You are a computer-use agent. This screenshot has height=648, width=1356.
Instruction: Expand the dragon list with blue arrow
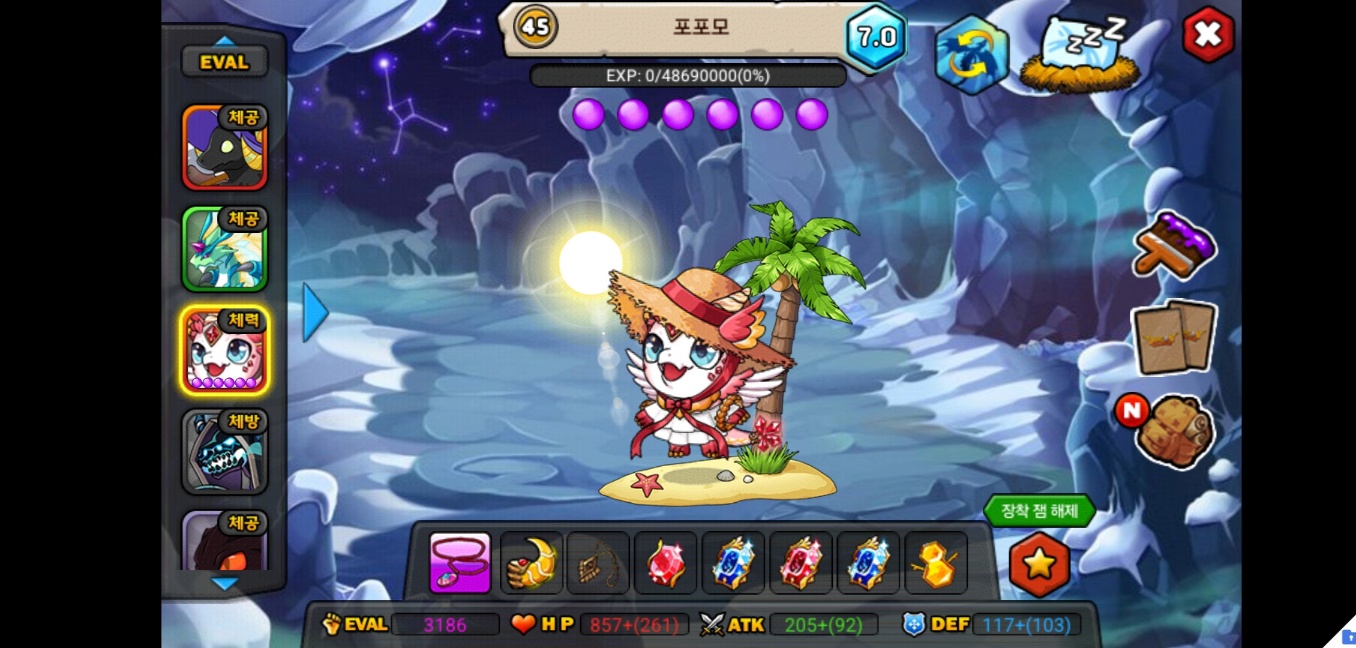point(315,313)
